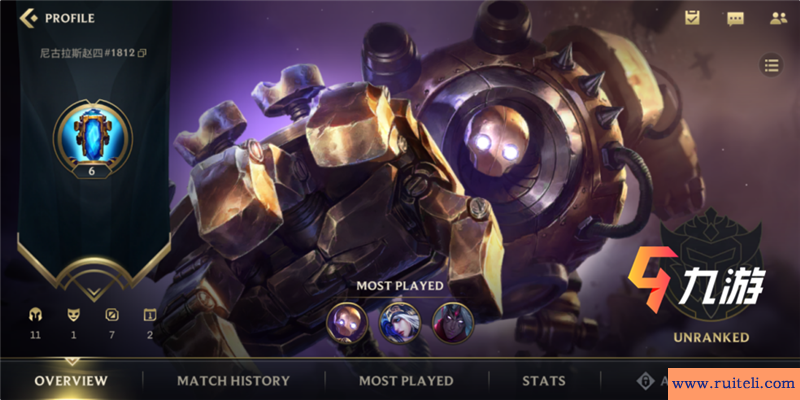Choose the red hooded champion portrait
This screenshot has width=800, height=400.
452,322
